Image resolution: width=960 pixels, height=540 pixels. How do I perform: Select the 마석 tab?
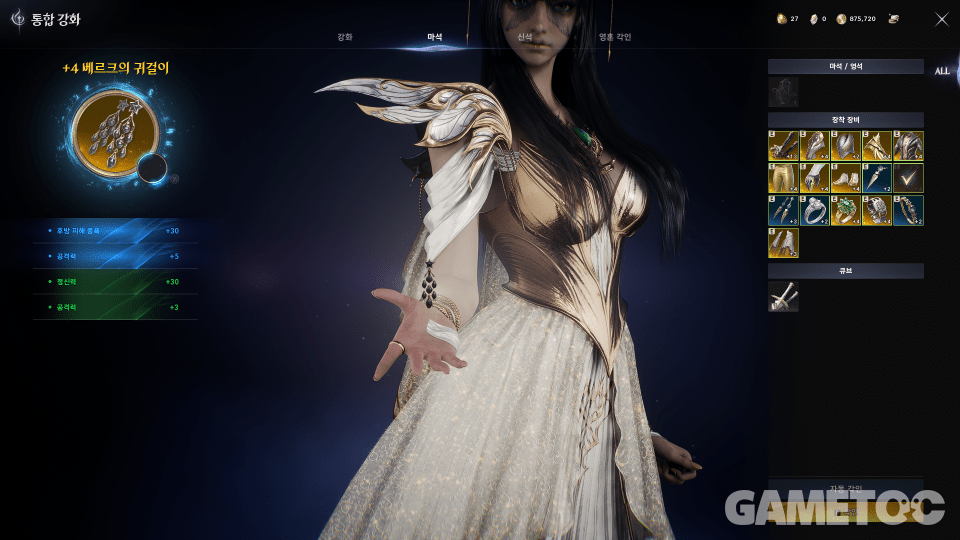[435, 37]
